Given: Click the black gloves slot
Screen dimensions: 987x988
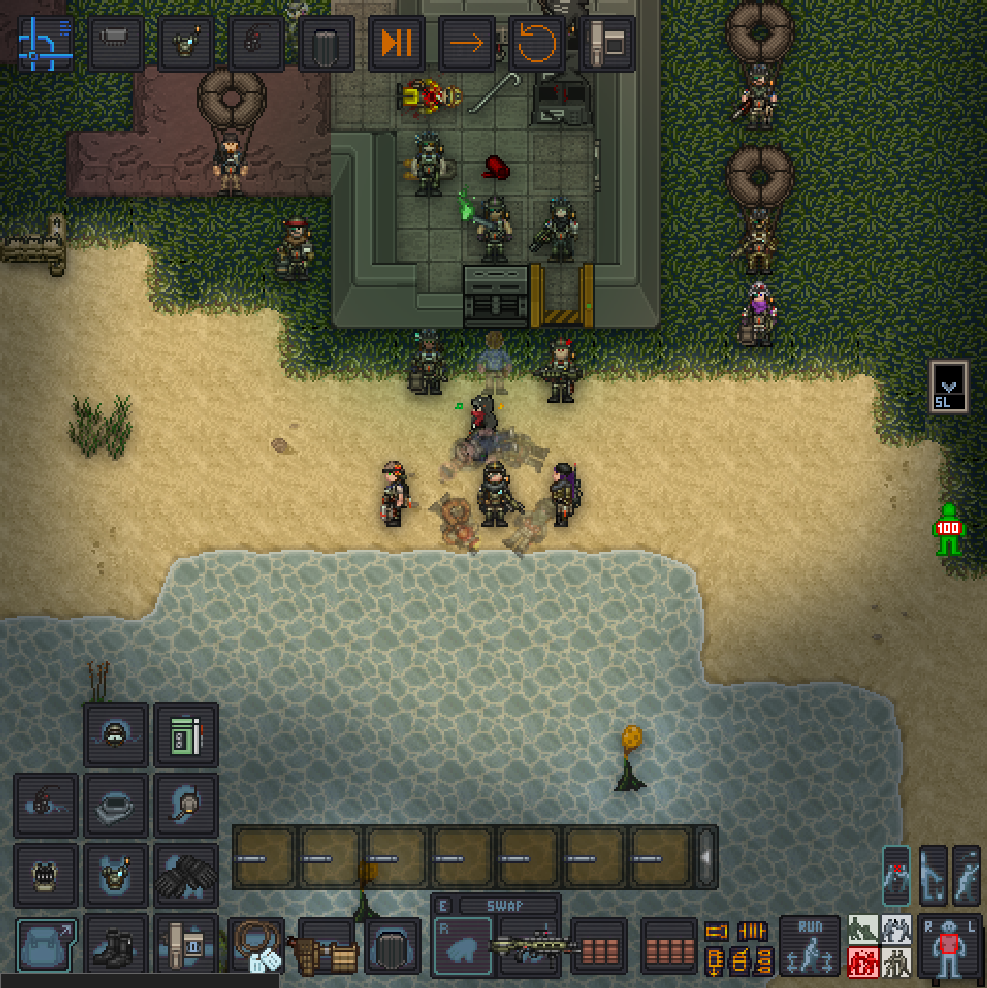Looking at the screenshot, I should point(186,875).
